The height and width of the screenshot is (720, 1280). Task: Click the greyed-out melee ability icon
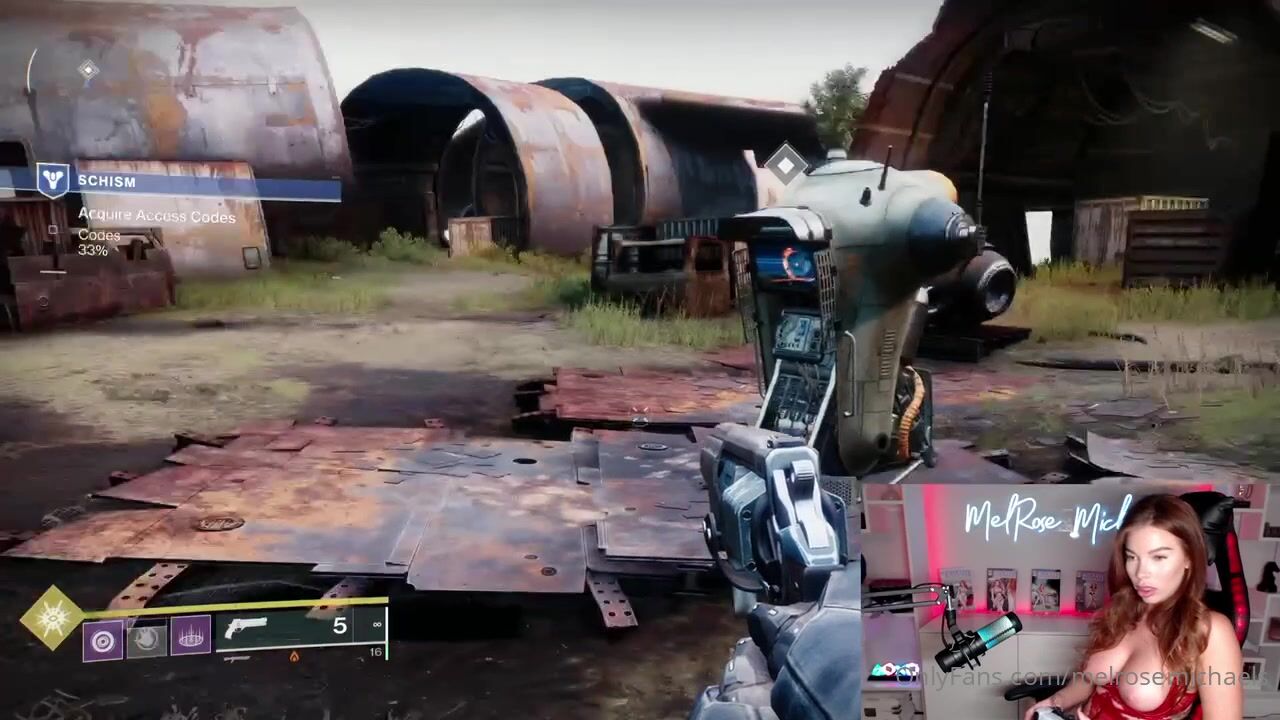146,638
